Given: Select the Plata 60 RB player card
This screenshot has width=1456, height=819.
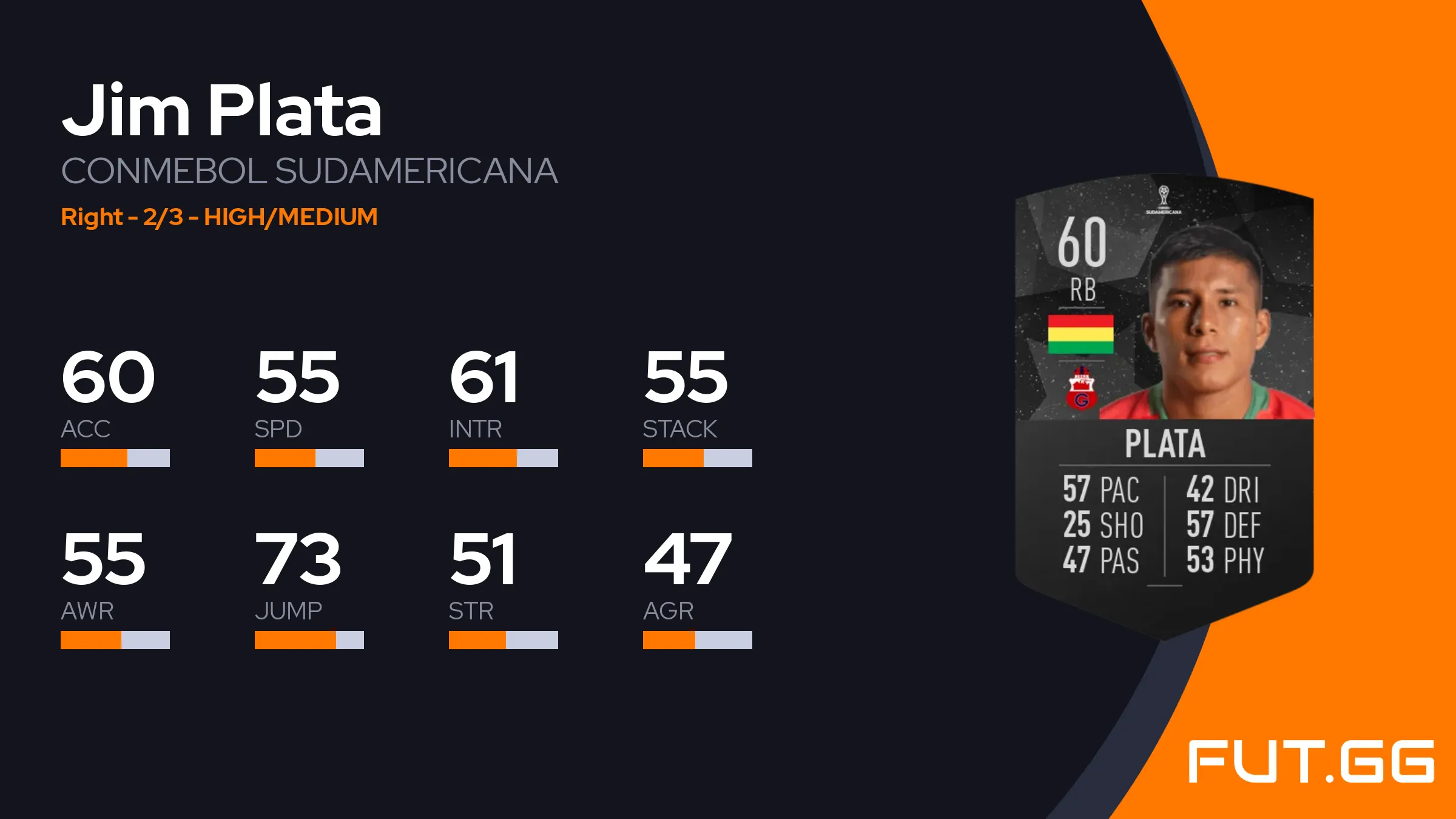Looking at the screenshot, I should pyautogui.click(x=1164, y=406).
